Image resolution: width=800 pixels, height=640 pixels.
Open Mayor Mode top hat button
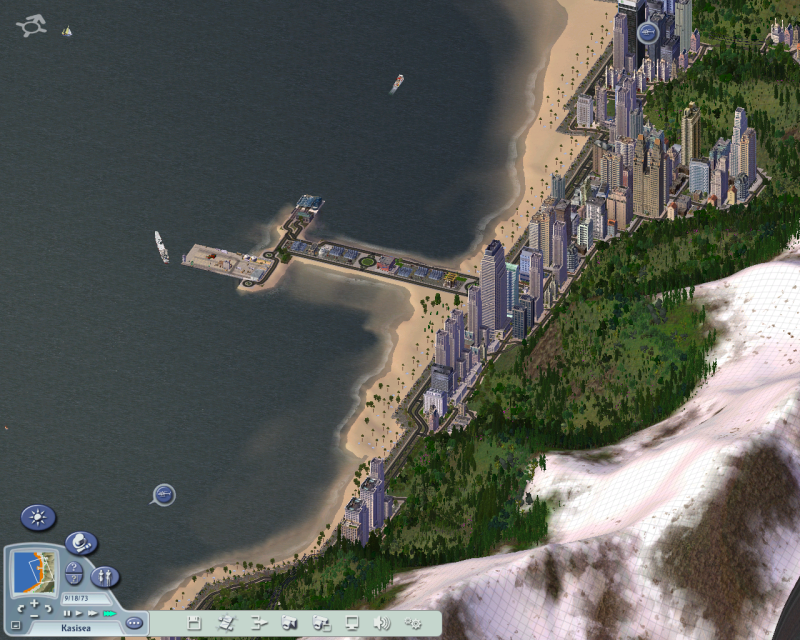[x=81, y=544]
